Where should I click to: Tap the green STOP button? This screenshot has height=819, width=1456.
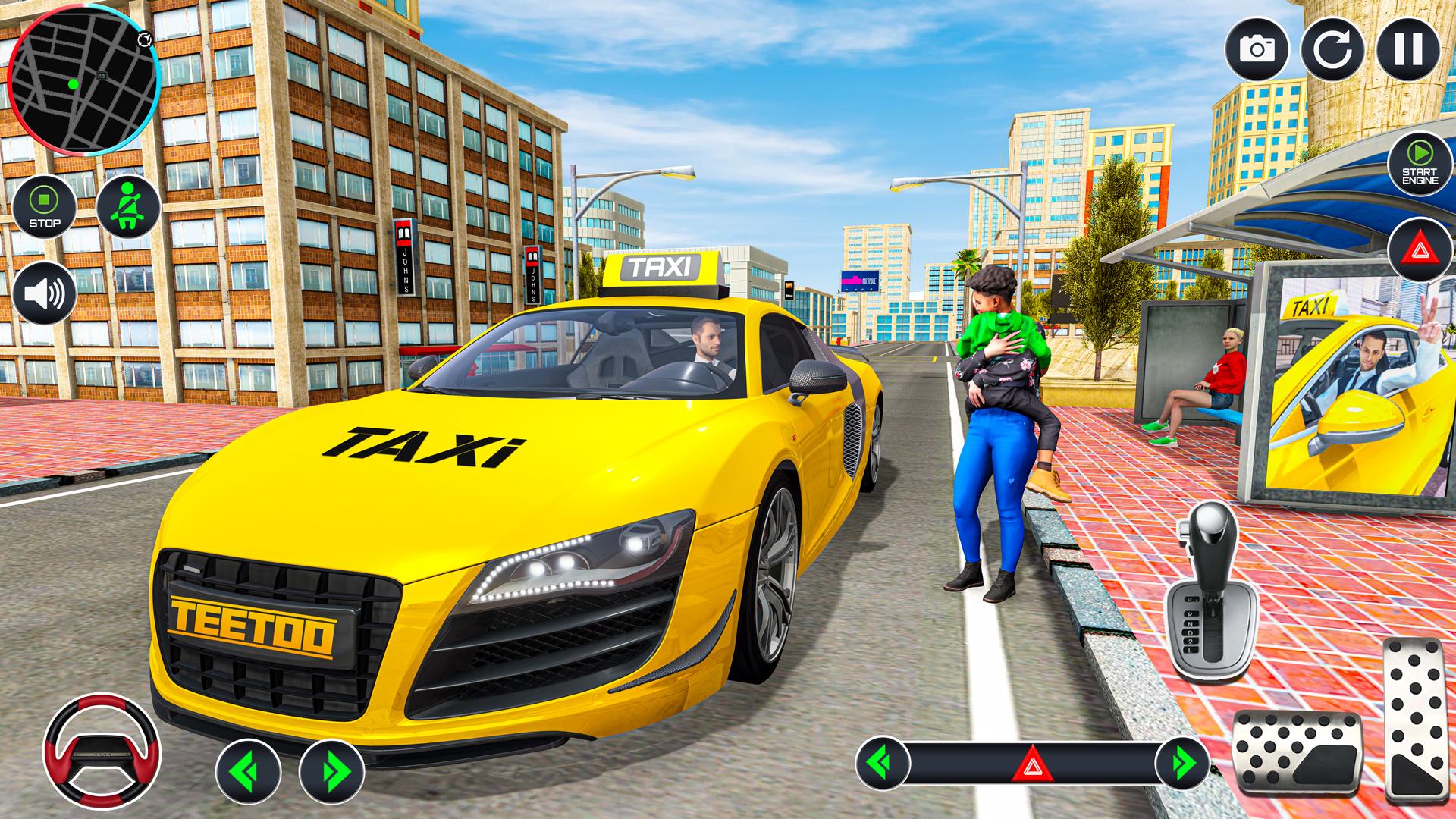[x=45, y=206]
